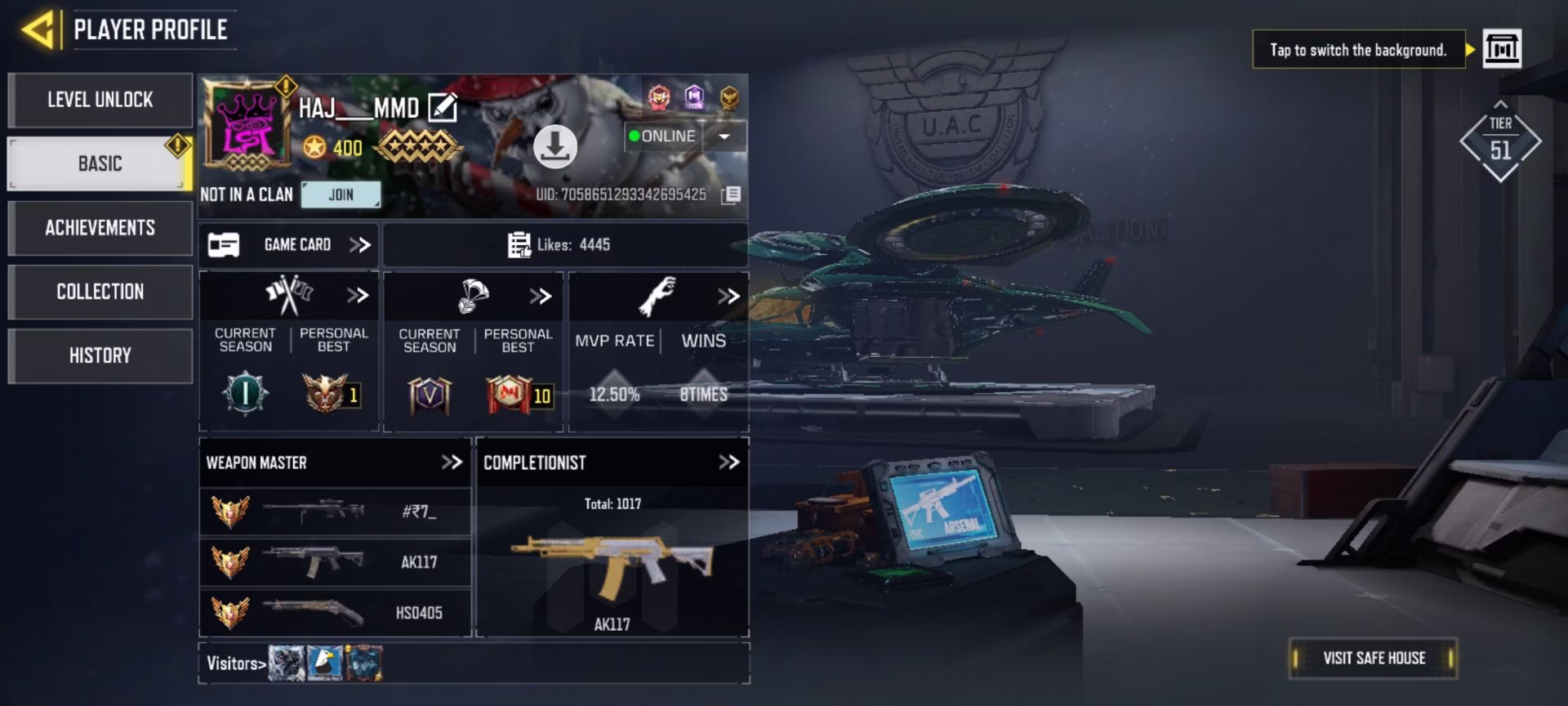
Task: Go back using the yellow arrow
Action: click(39, 30)
